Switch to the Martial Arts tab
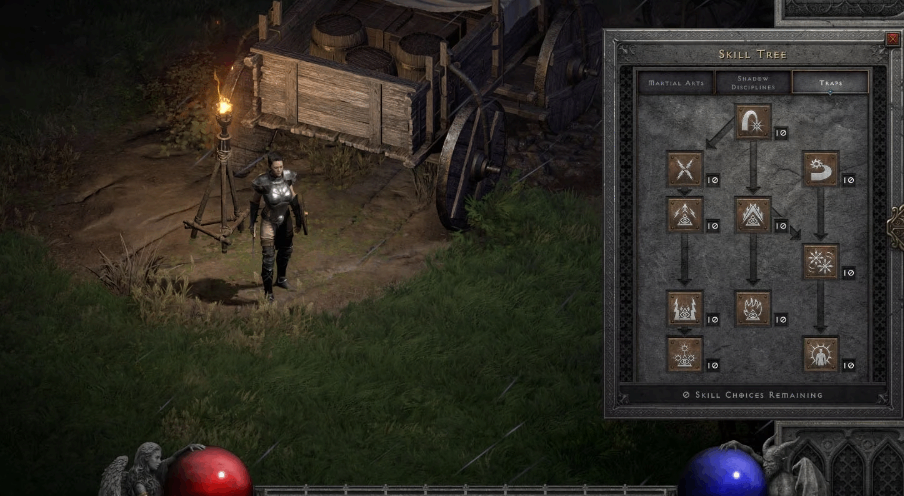904x496 pixels. pos(676,82)
